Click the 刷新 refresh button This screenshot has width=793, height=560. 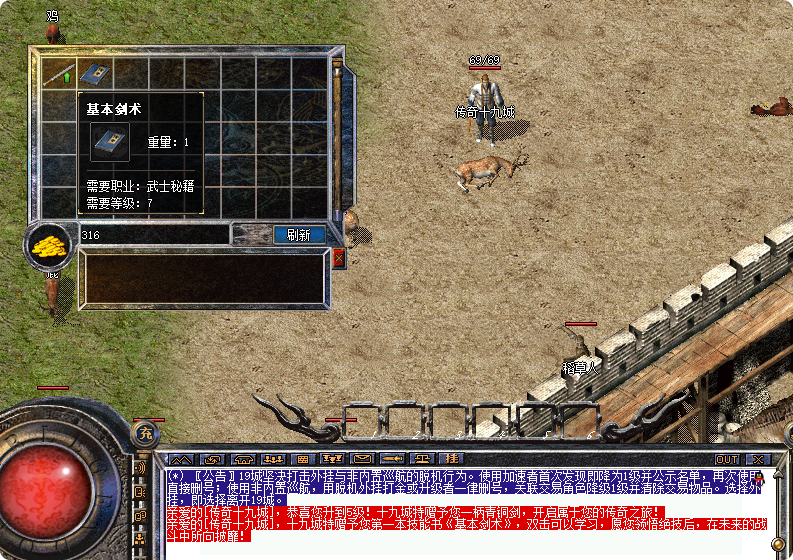click(x=299, y=235)
